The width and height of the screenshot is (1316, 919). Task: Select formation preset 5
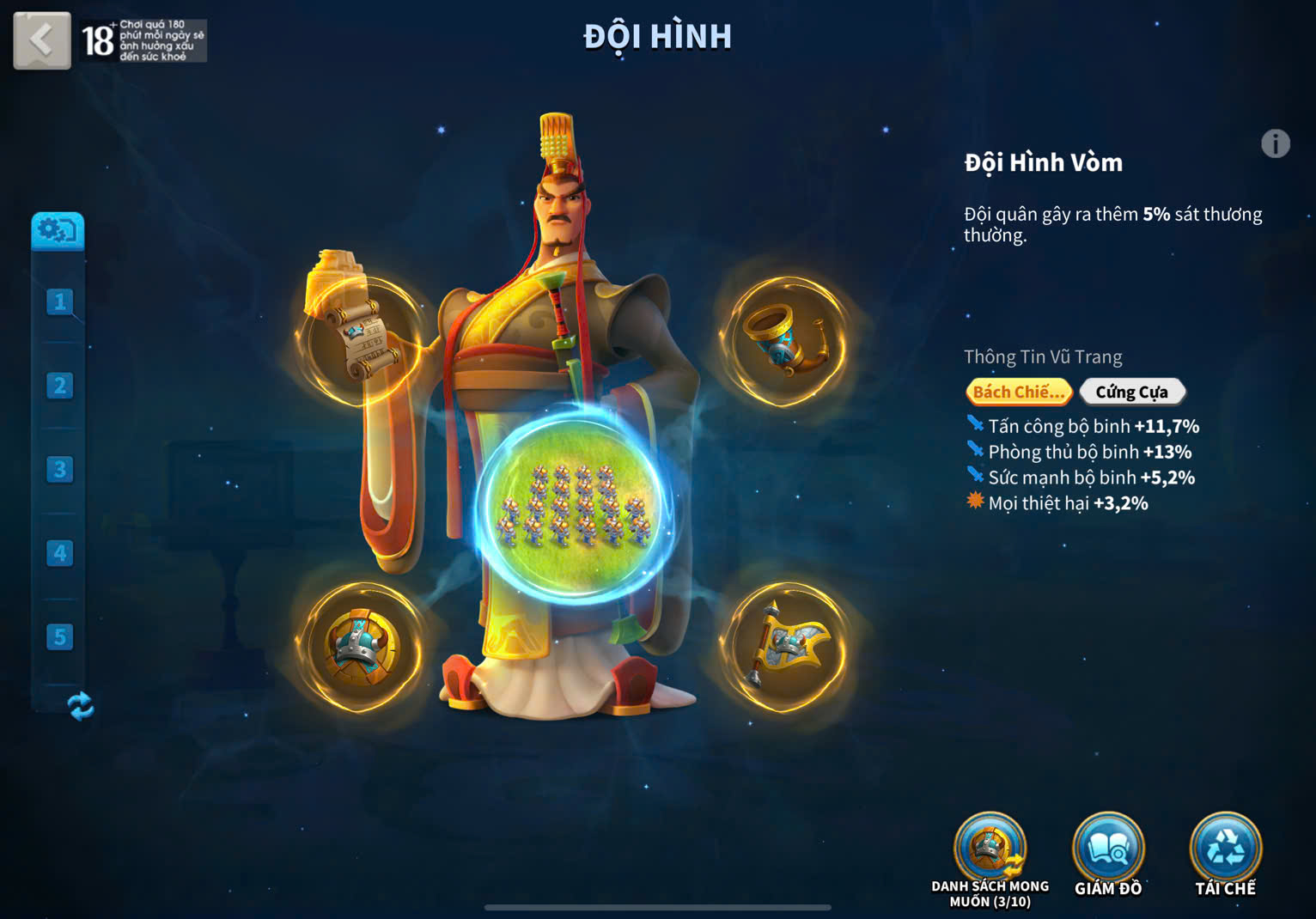(59, 636)
